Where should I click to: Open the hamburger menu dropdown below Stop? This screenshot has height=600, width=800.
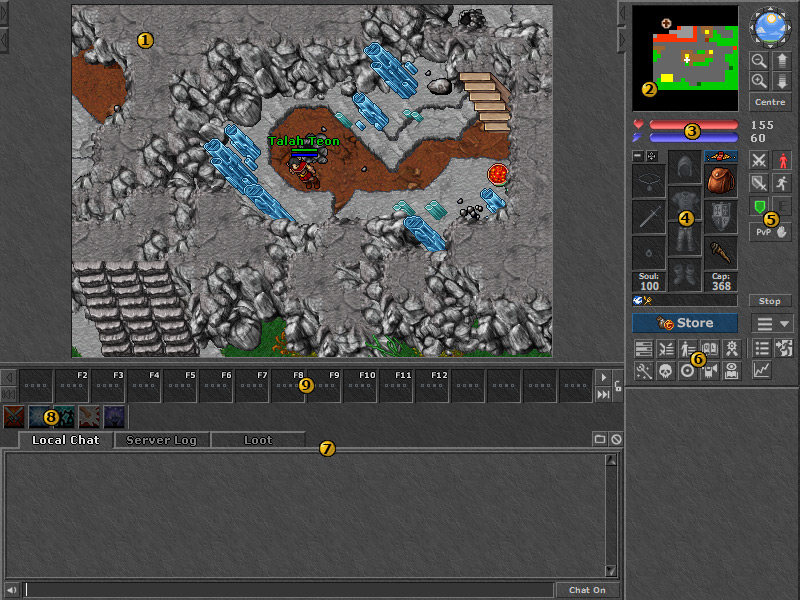point(770,323)
